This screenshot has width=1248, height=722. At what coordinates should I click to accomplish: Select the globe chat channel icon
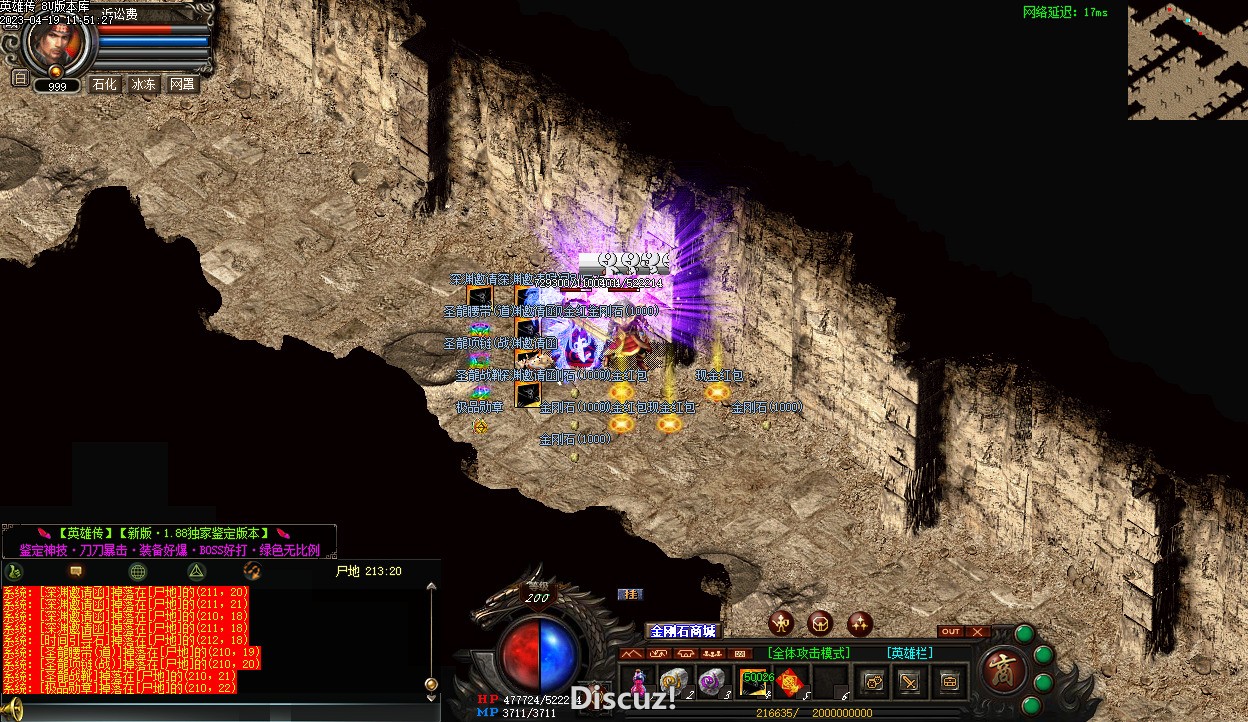(x=138, y=571)
